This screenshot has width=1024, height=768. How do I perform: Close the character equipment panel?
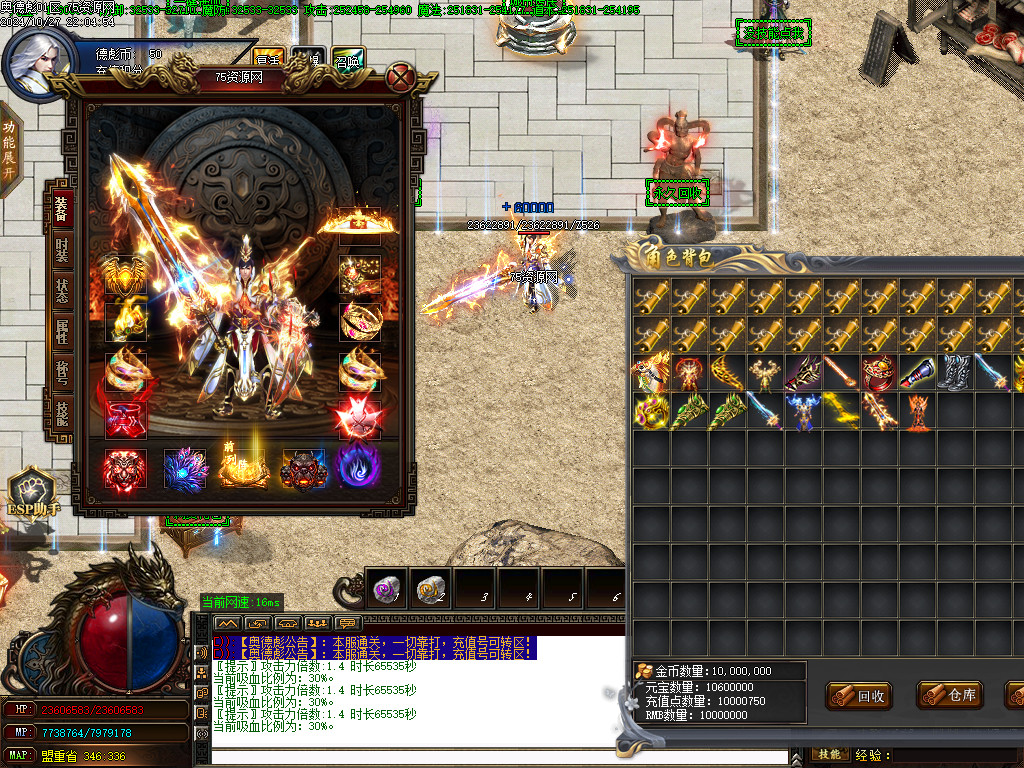(401, 77)
